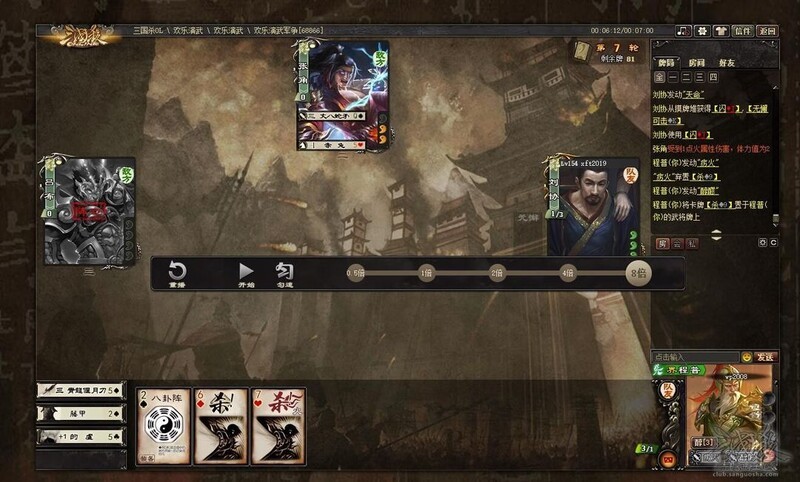This screenshot has width=800, height=482.
Task: Set replay speed to 1倍
Action: [x=426, y=272]
